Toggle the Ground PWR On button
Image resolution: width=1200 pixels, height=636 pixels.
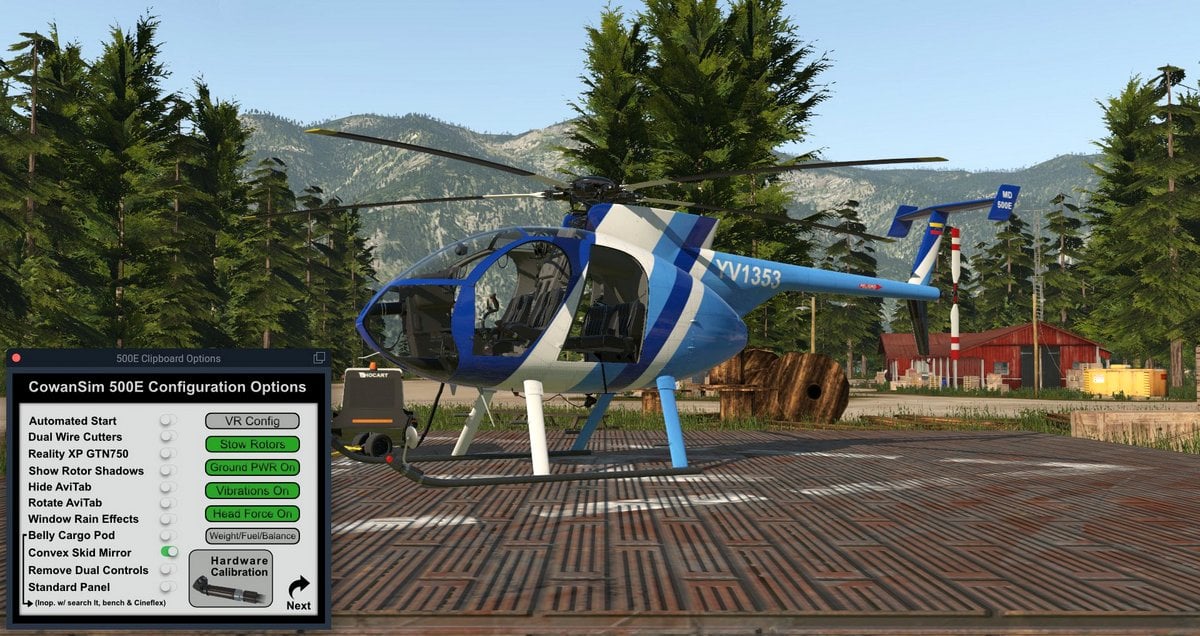click(252, 467)
